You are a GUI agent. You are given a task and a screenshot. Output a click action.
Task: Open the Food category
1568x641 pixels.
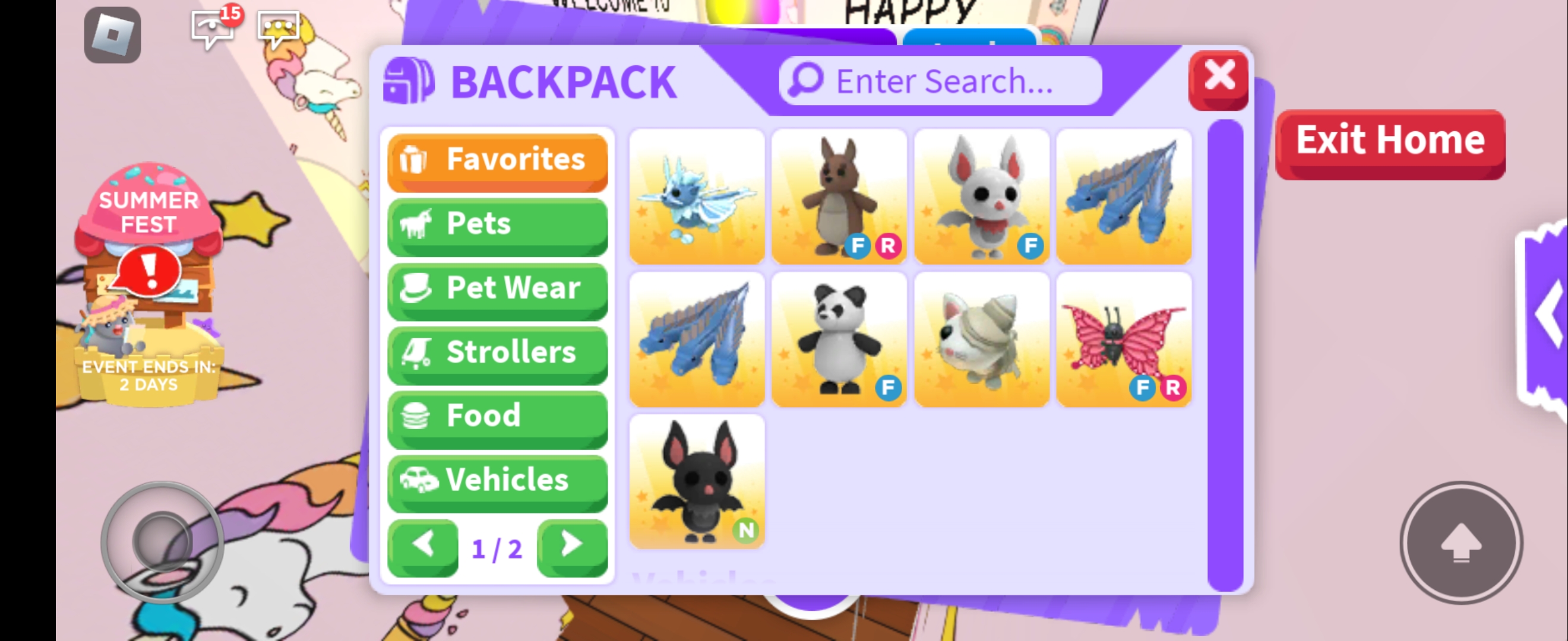pos(497,417)
